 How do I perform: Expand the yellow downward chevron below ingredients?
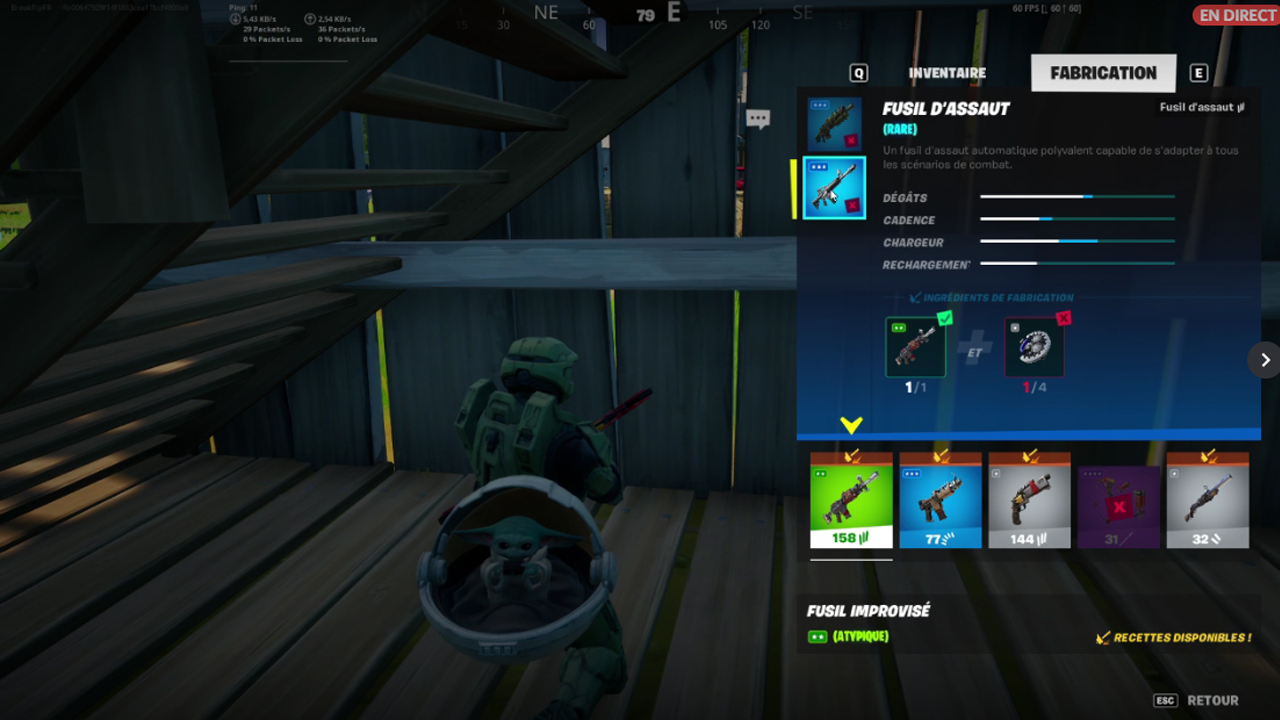(852, 424)
